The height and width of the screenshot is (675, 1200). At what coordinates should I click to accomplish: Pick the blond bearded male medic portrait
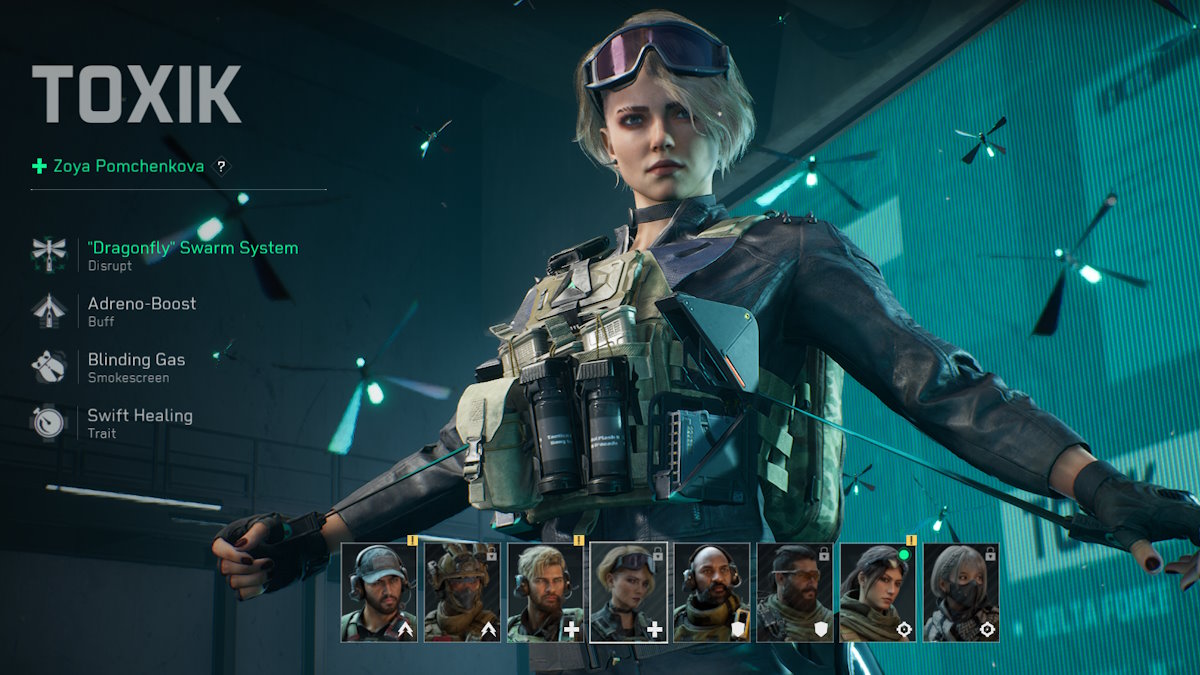(x=545, y=592)
